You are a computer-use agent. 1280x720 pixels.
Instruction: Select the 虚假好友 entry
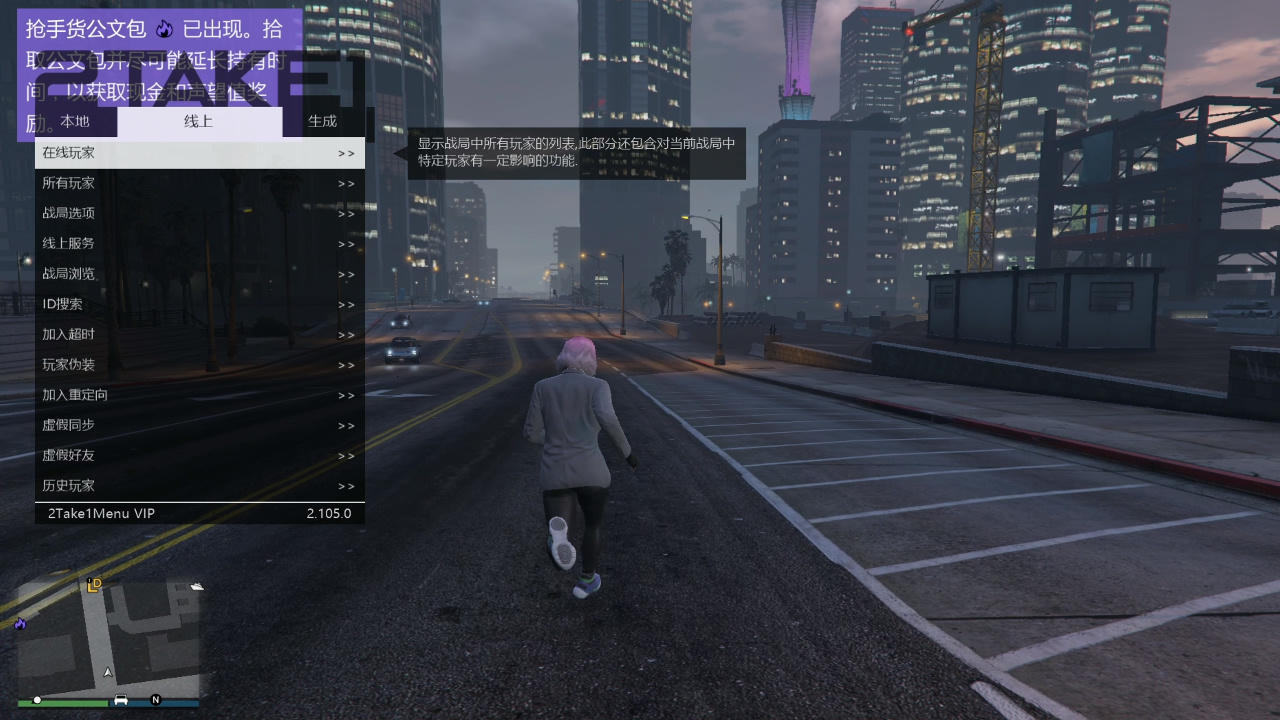(x=66, y=455)
